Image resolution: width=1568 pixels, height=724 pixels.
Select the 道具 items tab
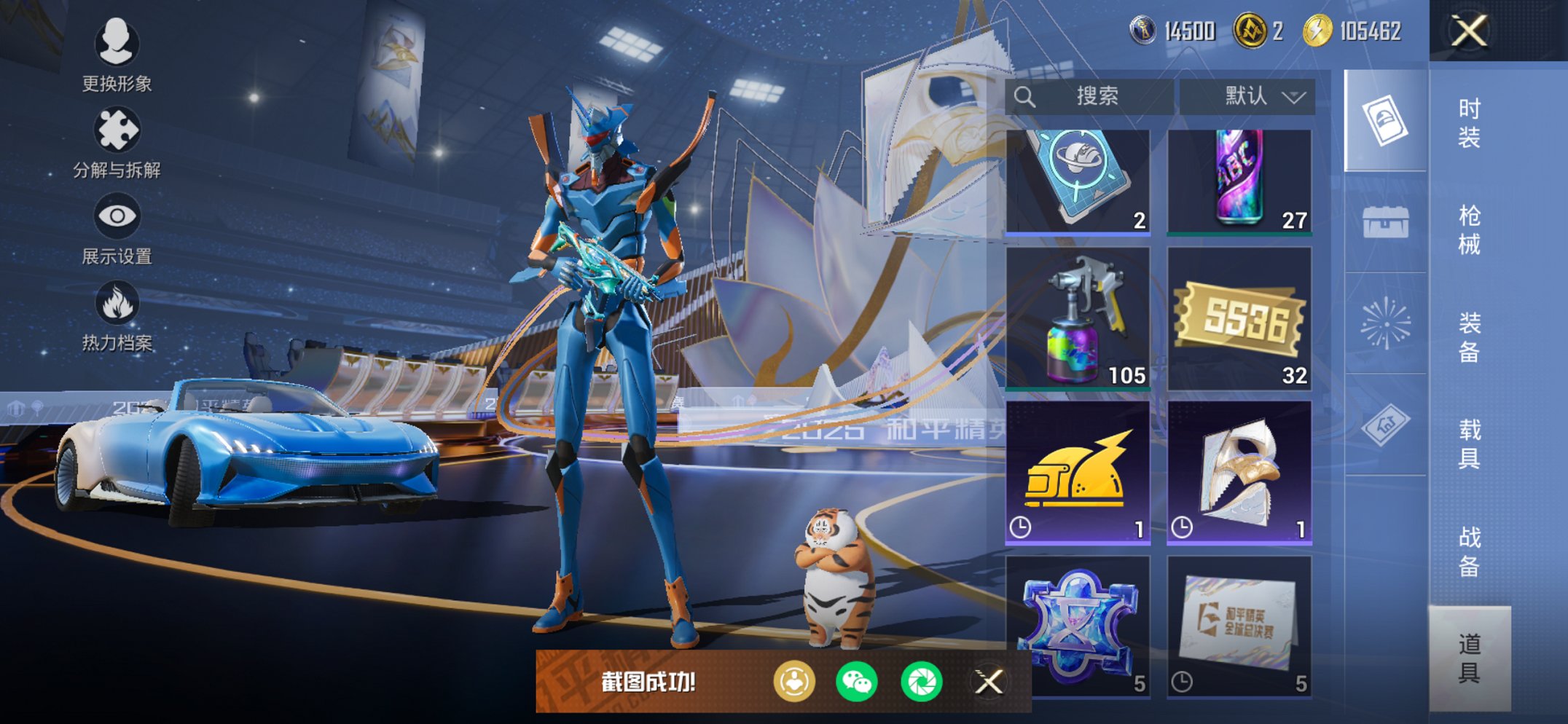[1469, 658]
